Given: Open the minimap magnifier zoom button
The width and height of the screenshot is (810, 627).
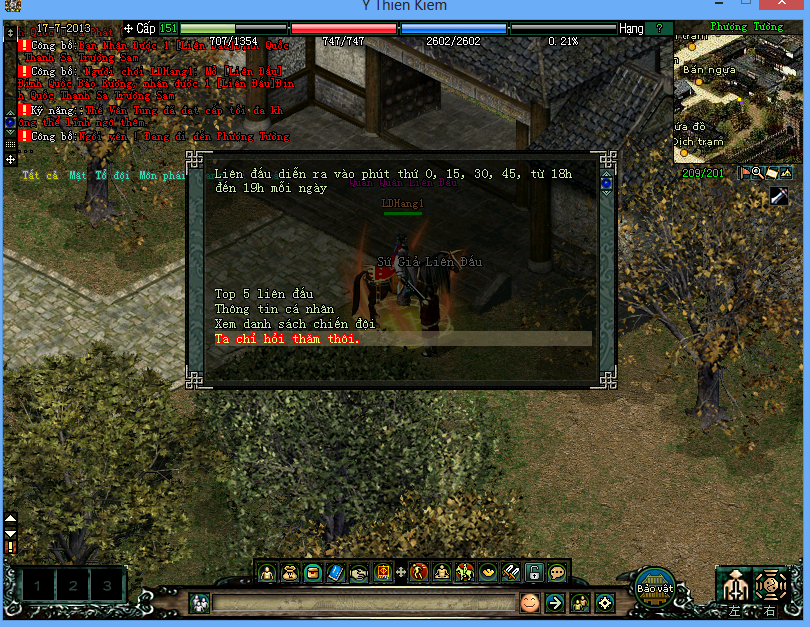Looking at the screenshot, I should click(758, 173).
